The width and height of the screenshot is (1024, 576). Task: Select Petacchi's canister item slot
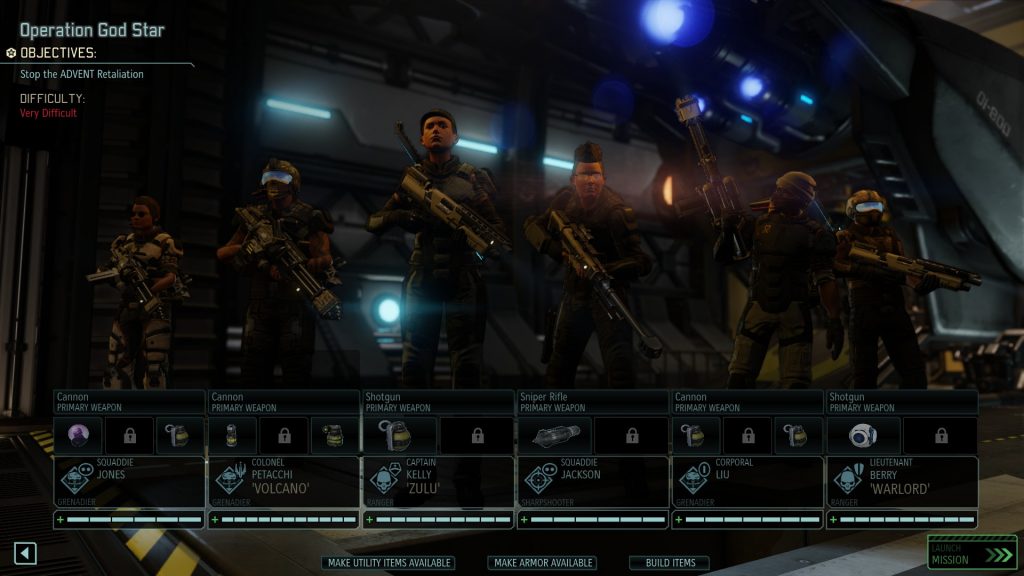pos(232,436)
